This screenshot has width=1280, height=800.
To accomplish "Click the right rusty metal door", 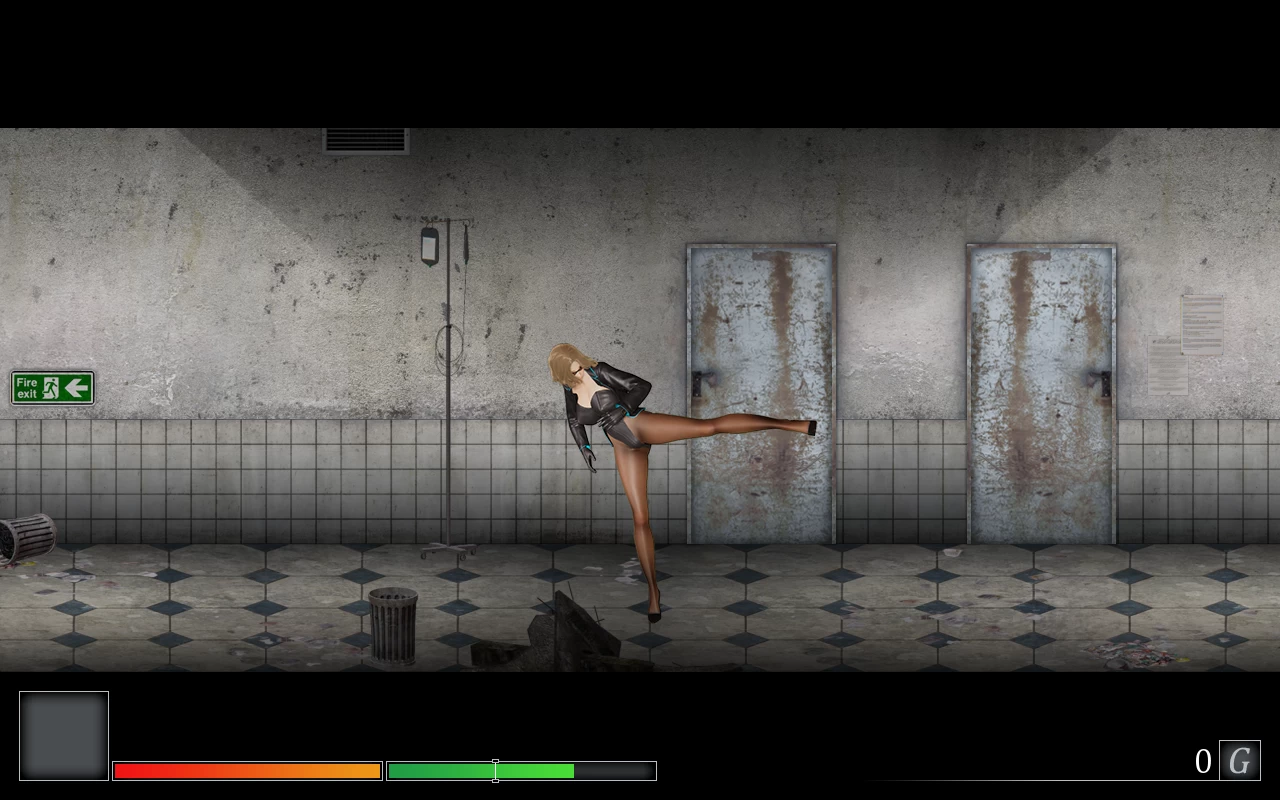I will (1040, 390).
